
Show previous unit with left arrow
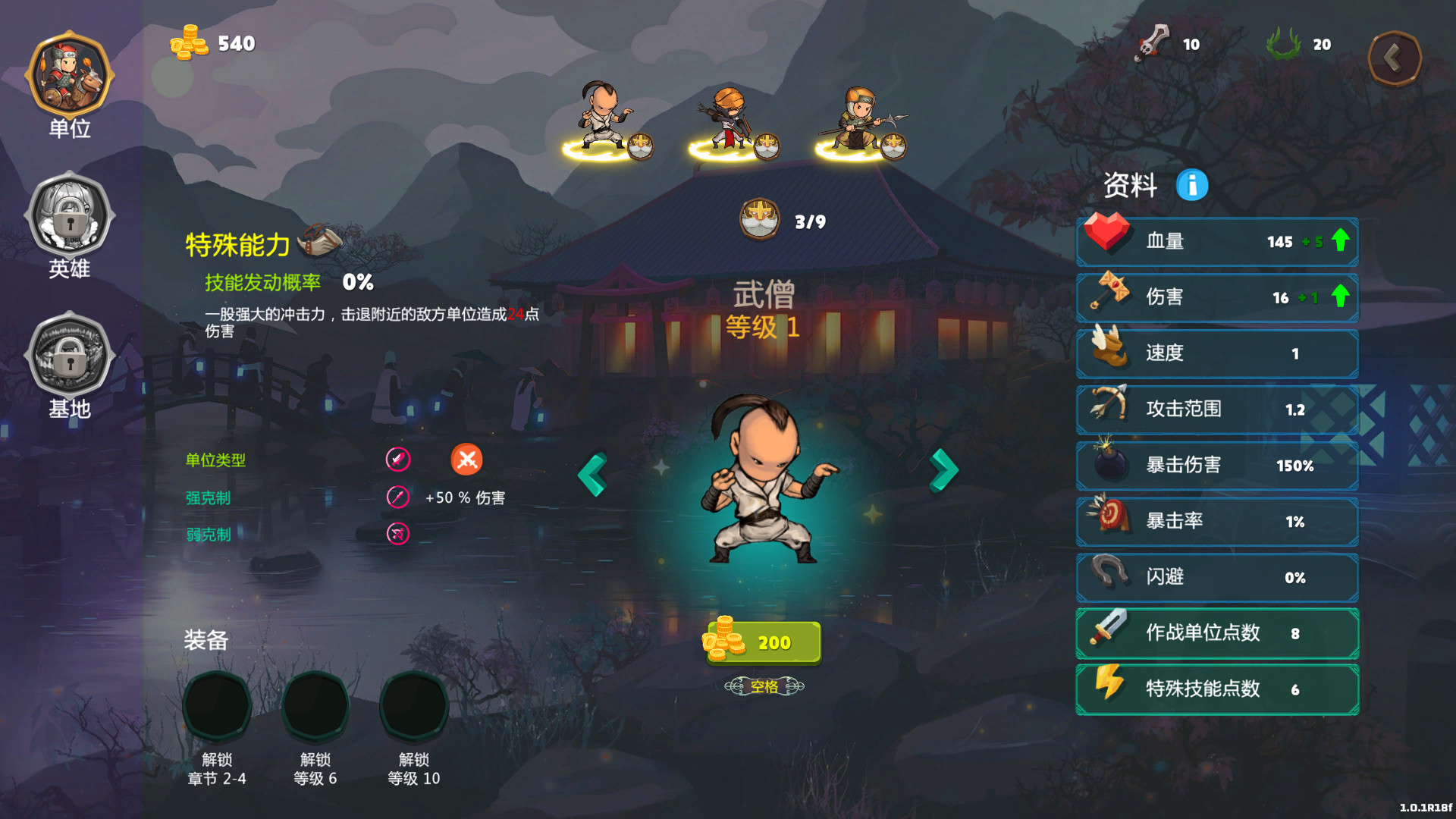tap(592, 475)
